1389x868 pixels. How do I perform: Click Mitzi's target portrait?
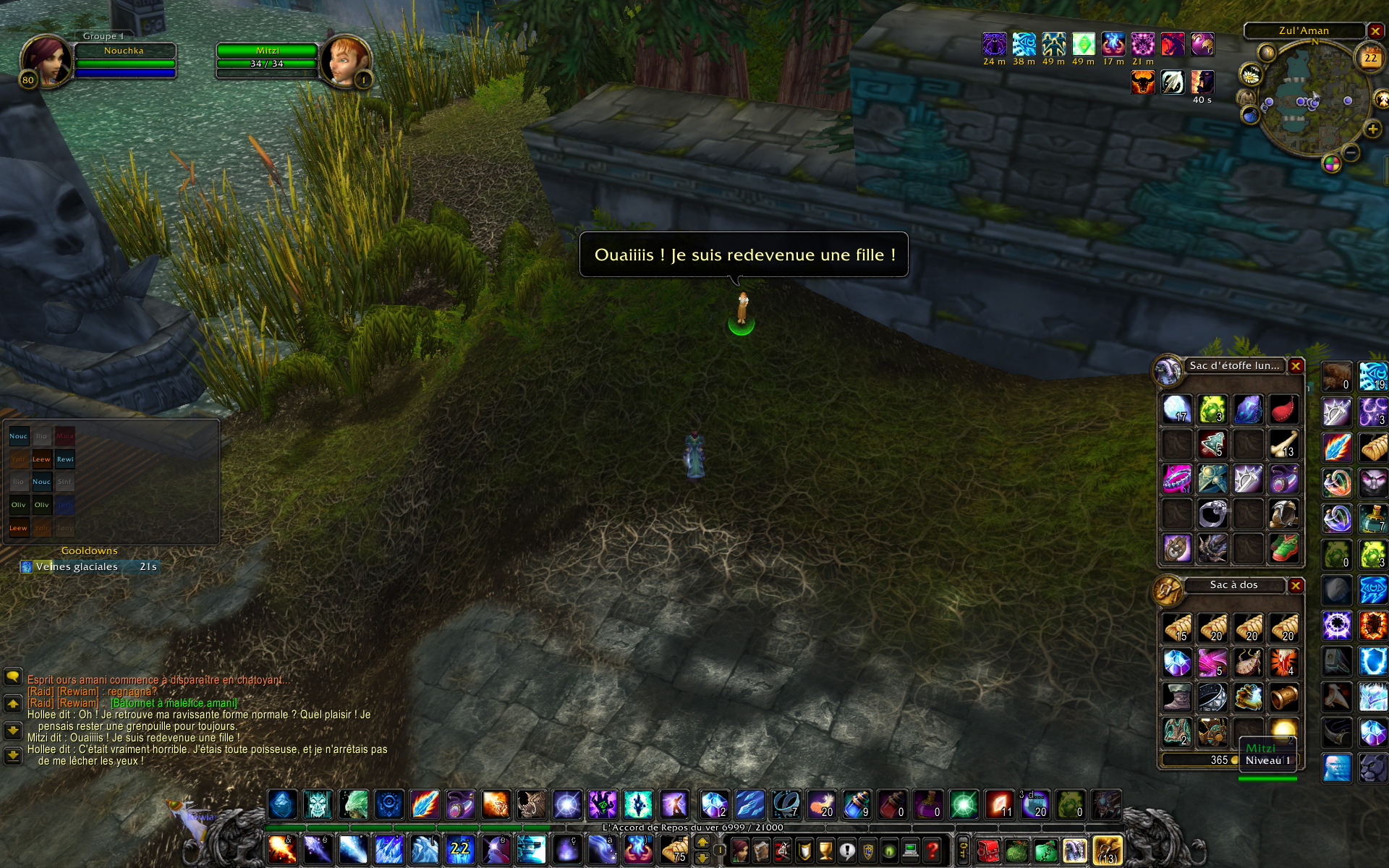(344, 61)
